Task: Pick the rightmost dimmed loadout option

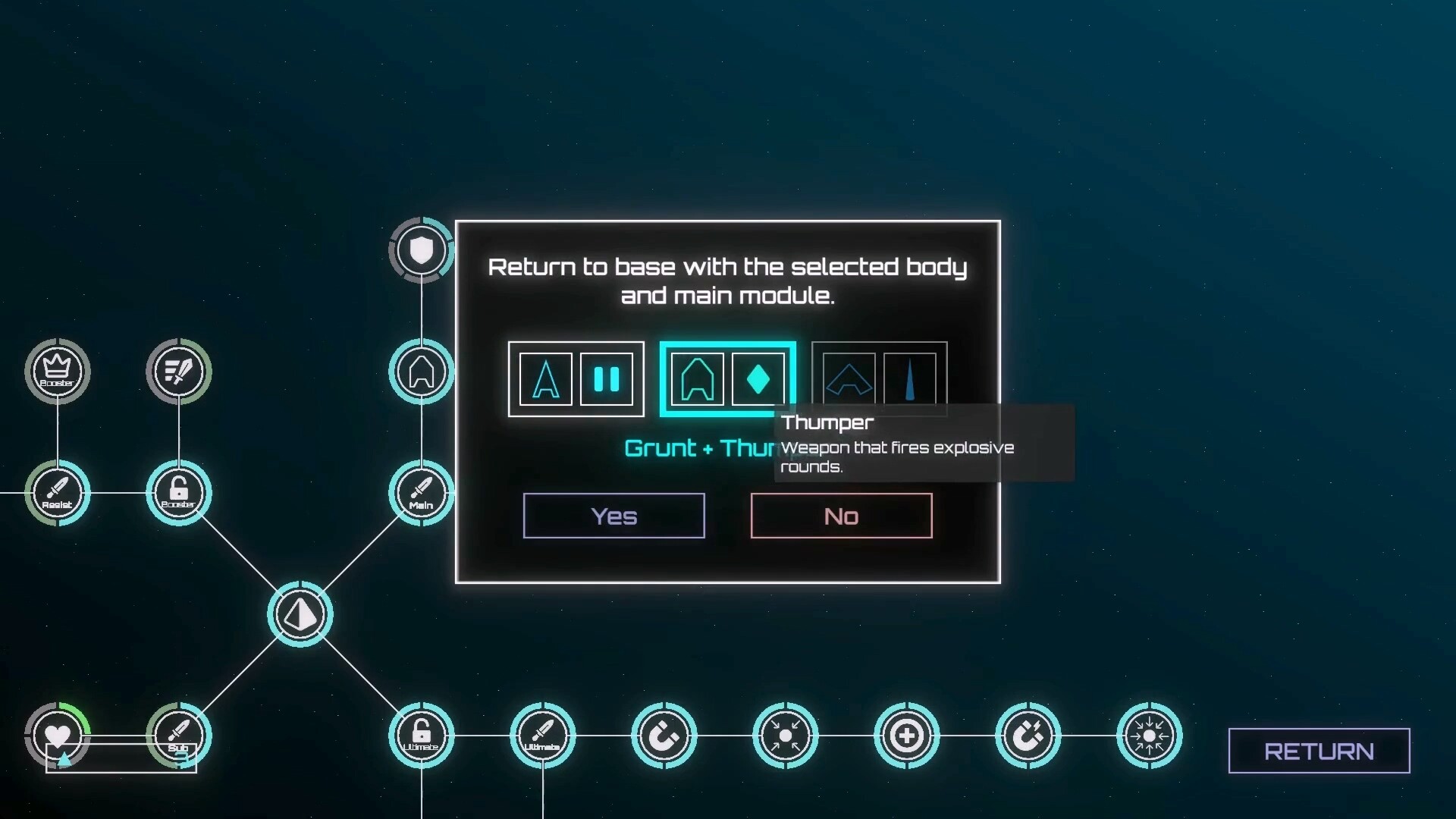Action: coord(879,379)
